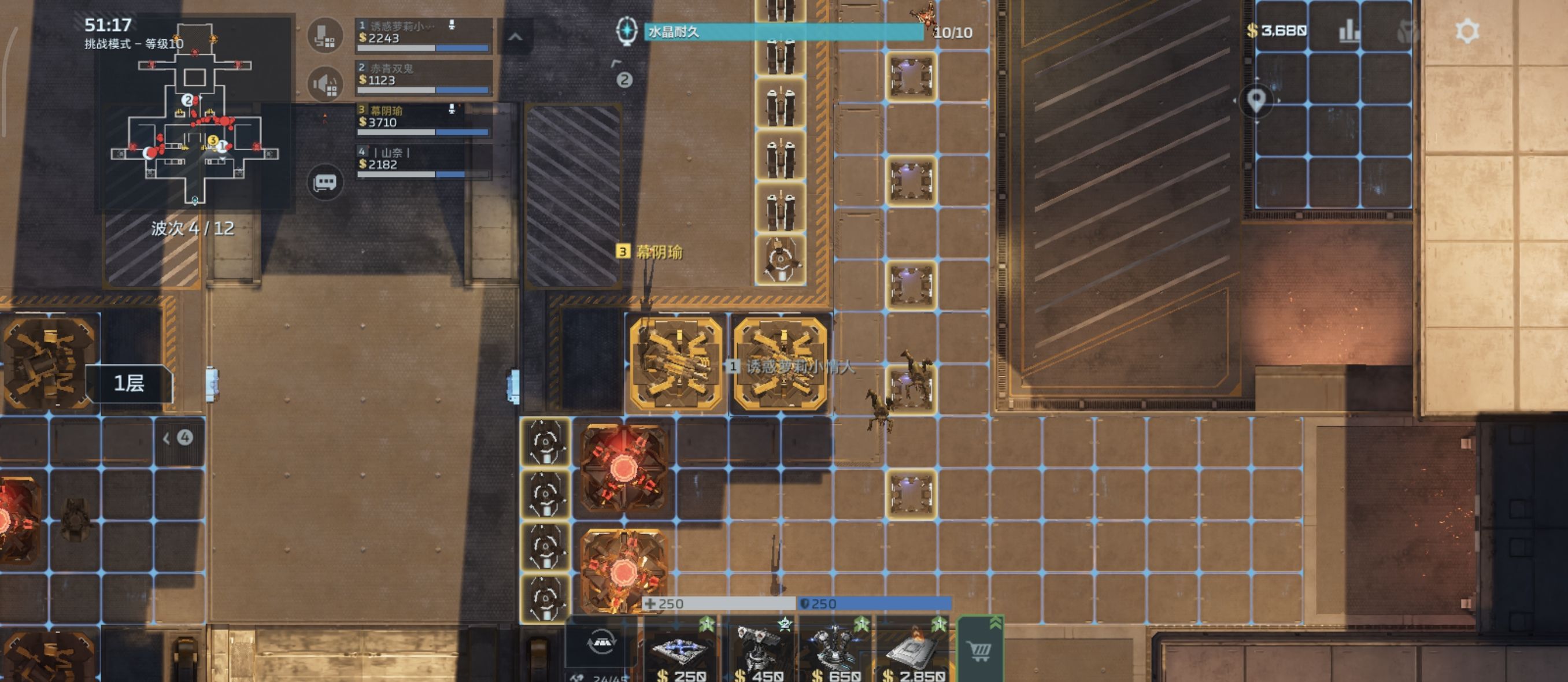Select player row 幕阴瑜 with $3710
This screenshot has height=682, width=1568.
pos(424,119)
